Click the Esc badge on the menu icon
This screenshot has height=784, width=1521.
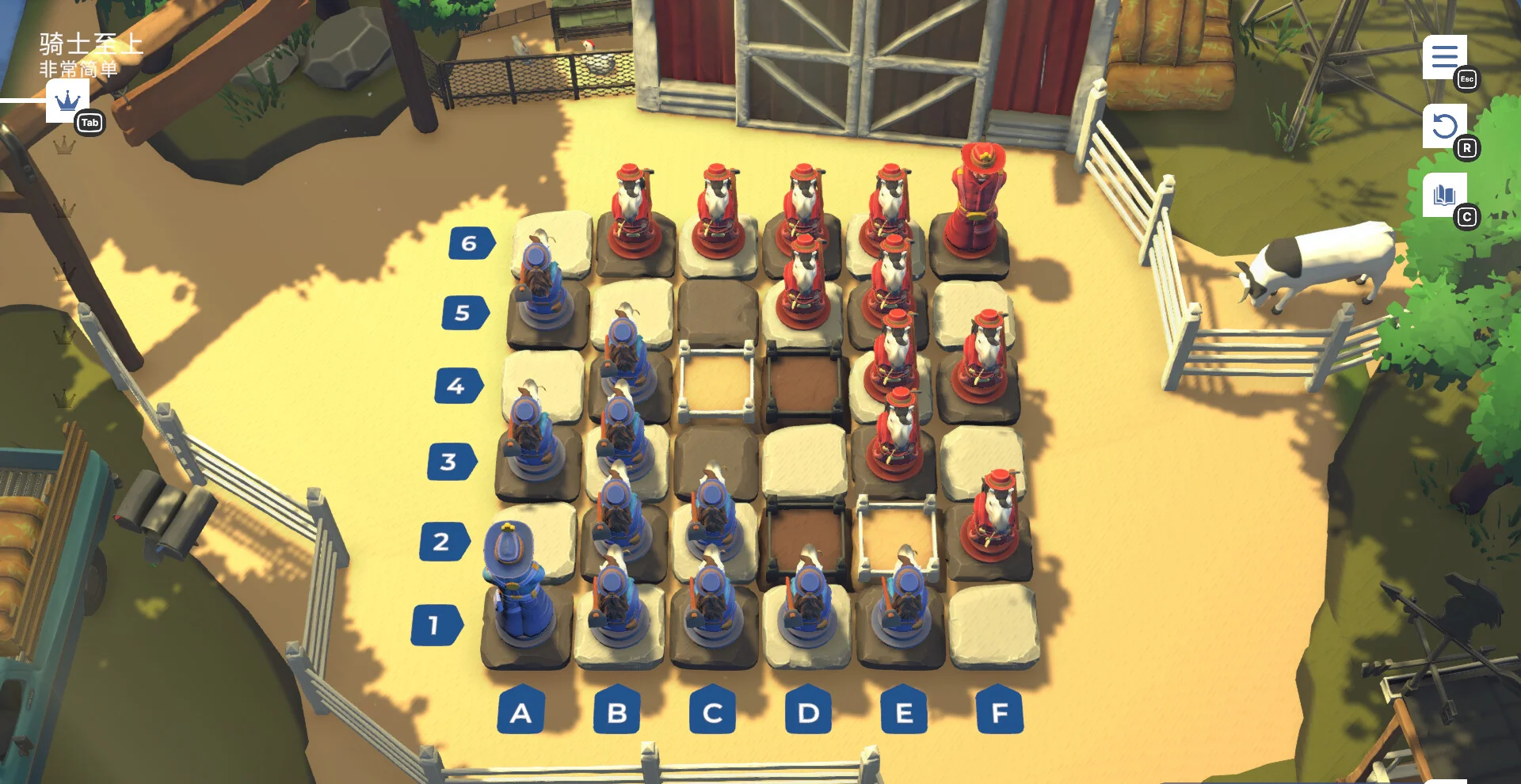[x=1467, y=79]
